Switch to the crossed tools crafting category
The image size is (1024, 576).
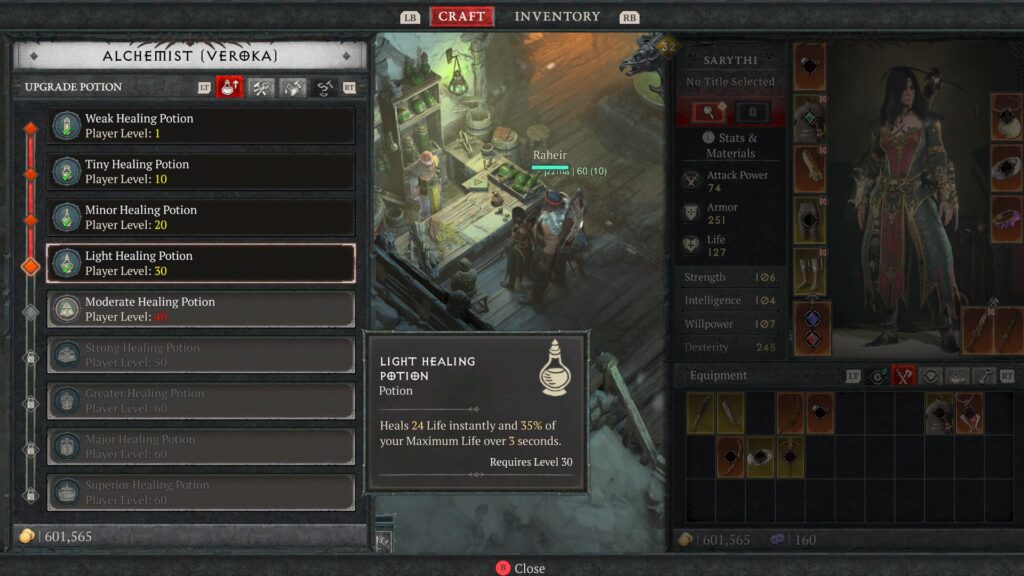(x=261, y=88)
